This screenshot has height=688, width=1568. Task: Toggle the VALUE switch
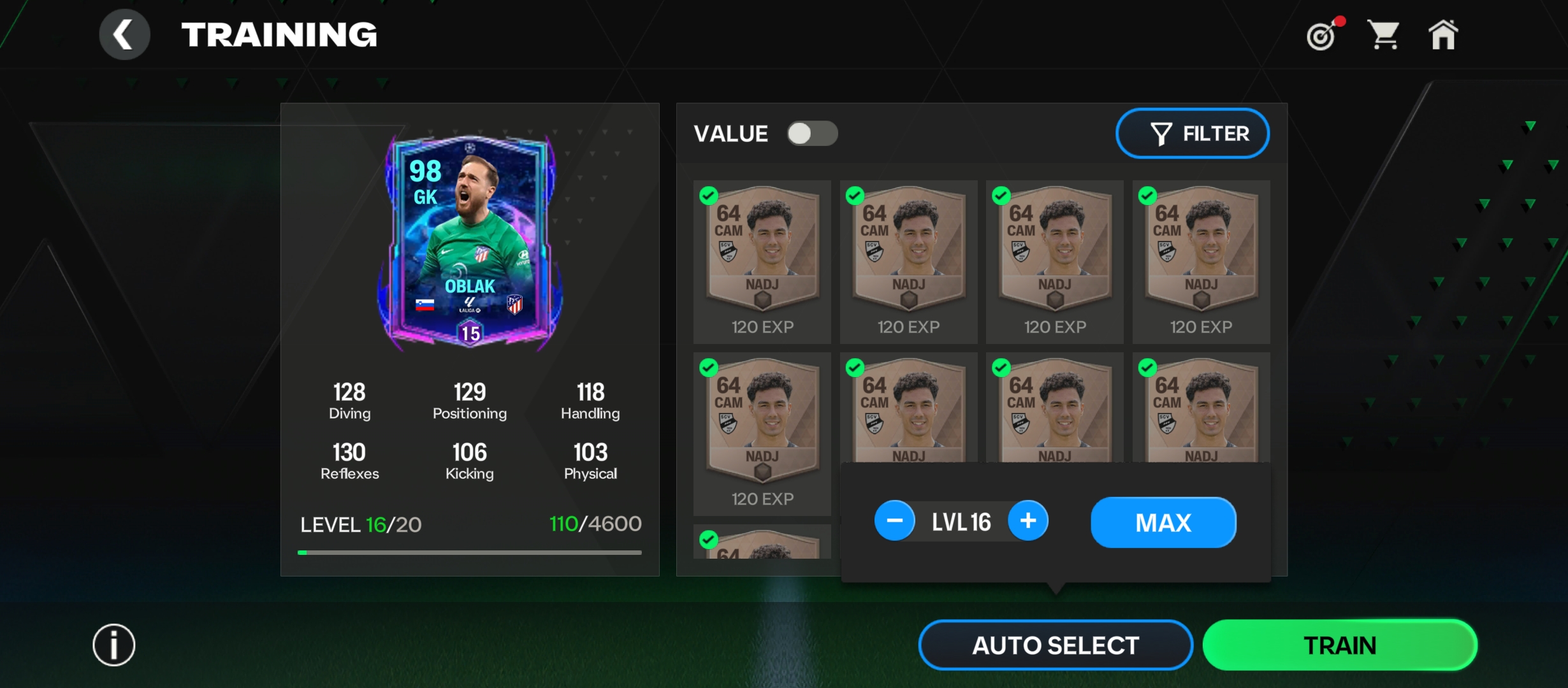click(812, 134)
